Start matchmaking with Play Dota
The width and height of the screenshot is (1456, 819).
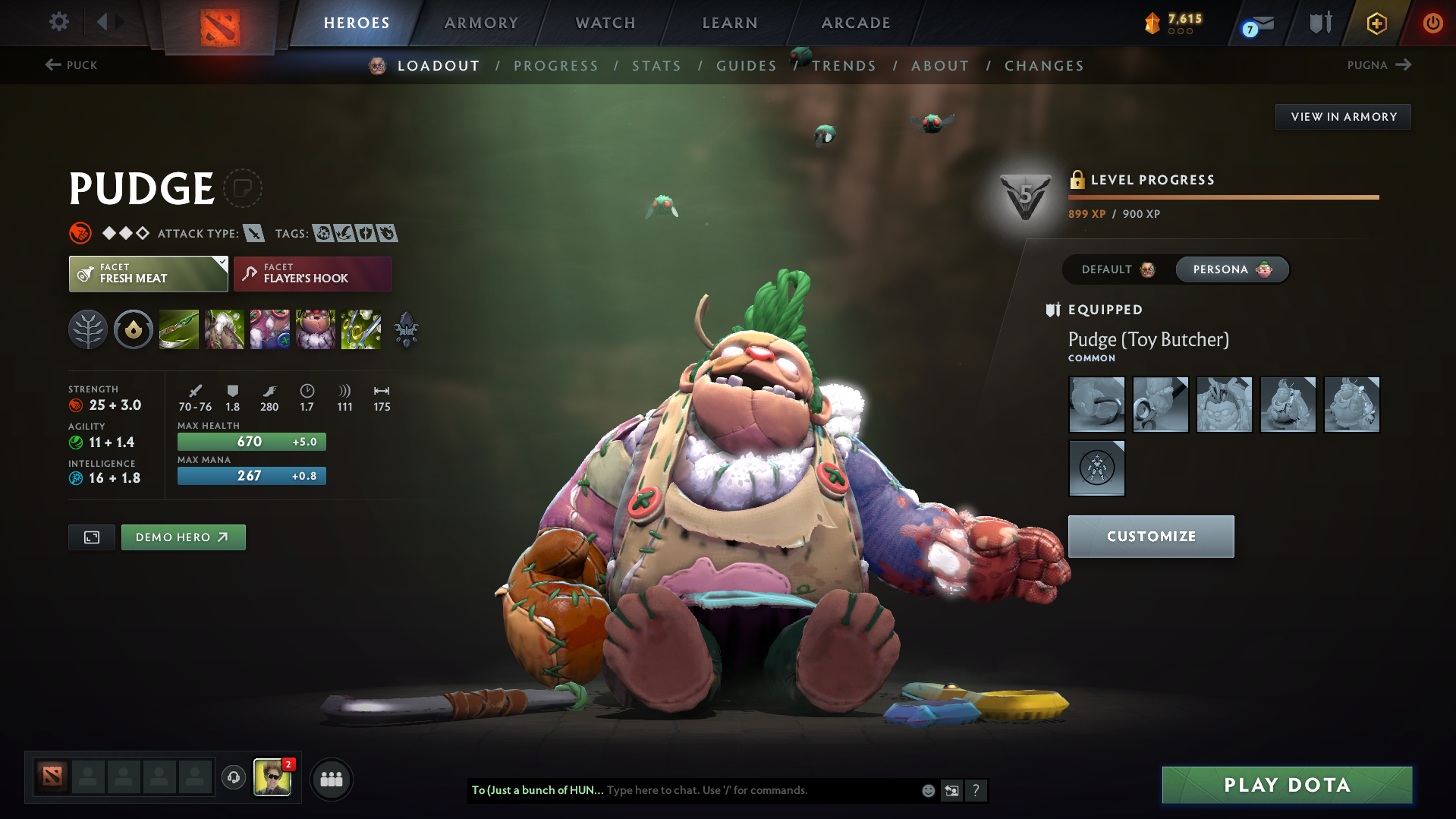pos(1287,785)
